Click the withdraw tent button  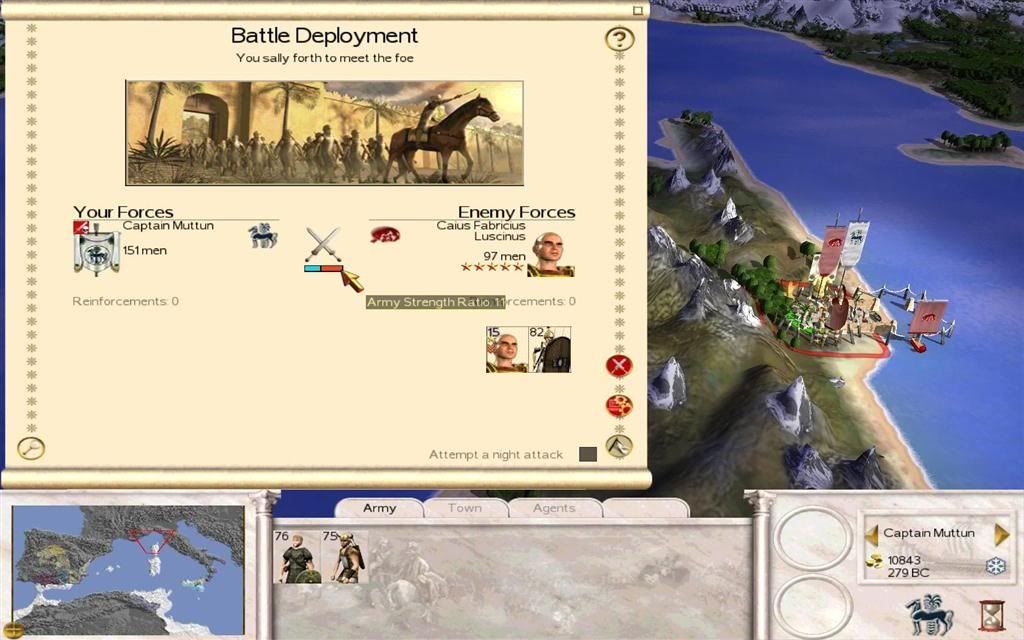tap(619, 446)
